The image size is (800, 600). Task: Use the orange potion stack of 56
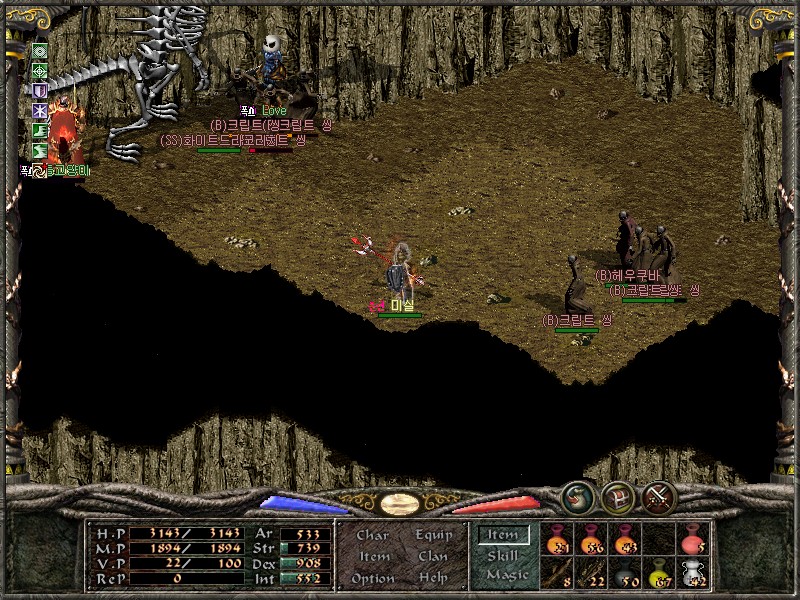click(x=594, y=540)
